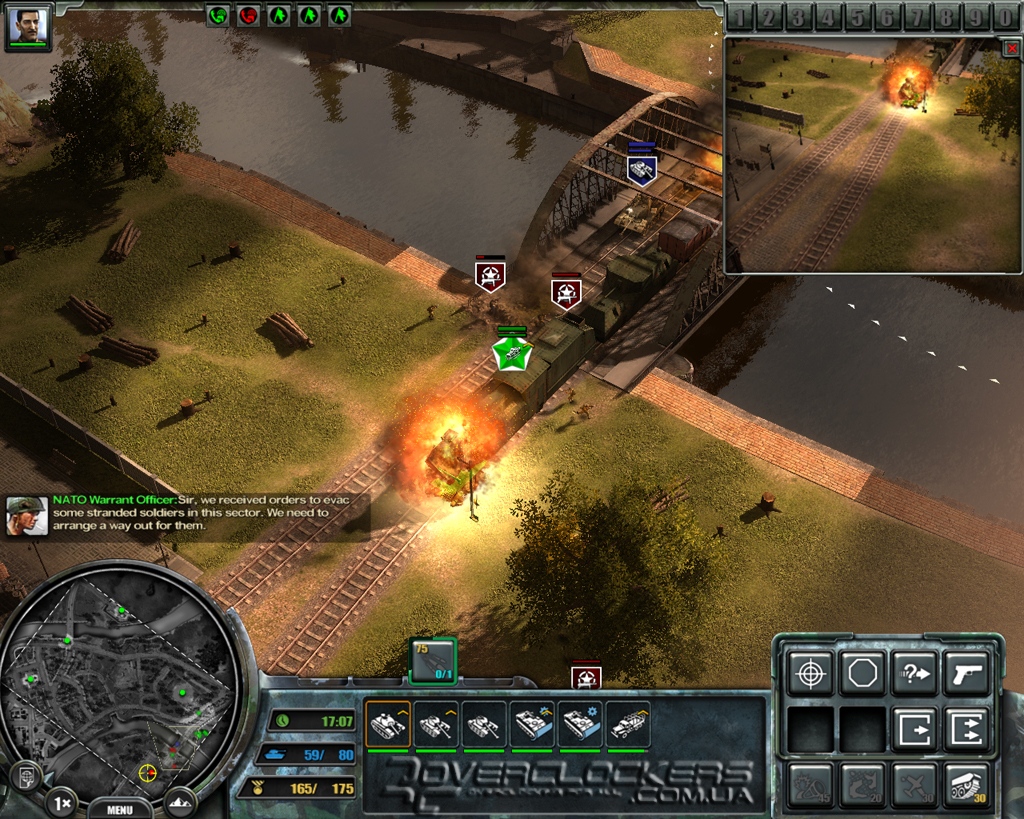
Task: Select control group number 5
Action: [x=858, y=17]
